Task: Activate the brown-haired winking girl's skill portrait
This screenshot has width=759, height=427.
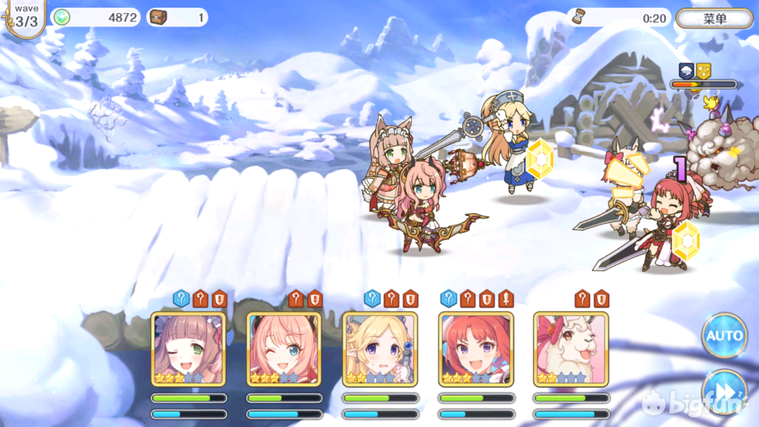Action: coord(189,349)
